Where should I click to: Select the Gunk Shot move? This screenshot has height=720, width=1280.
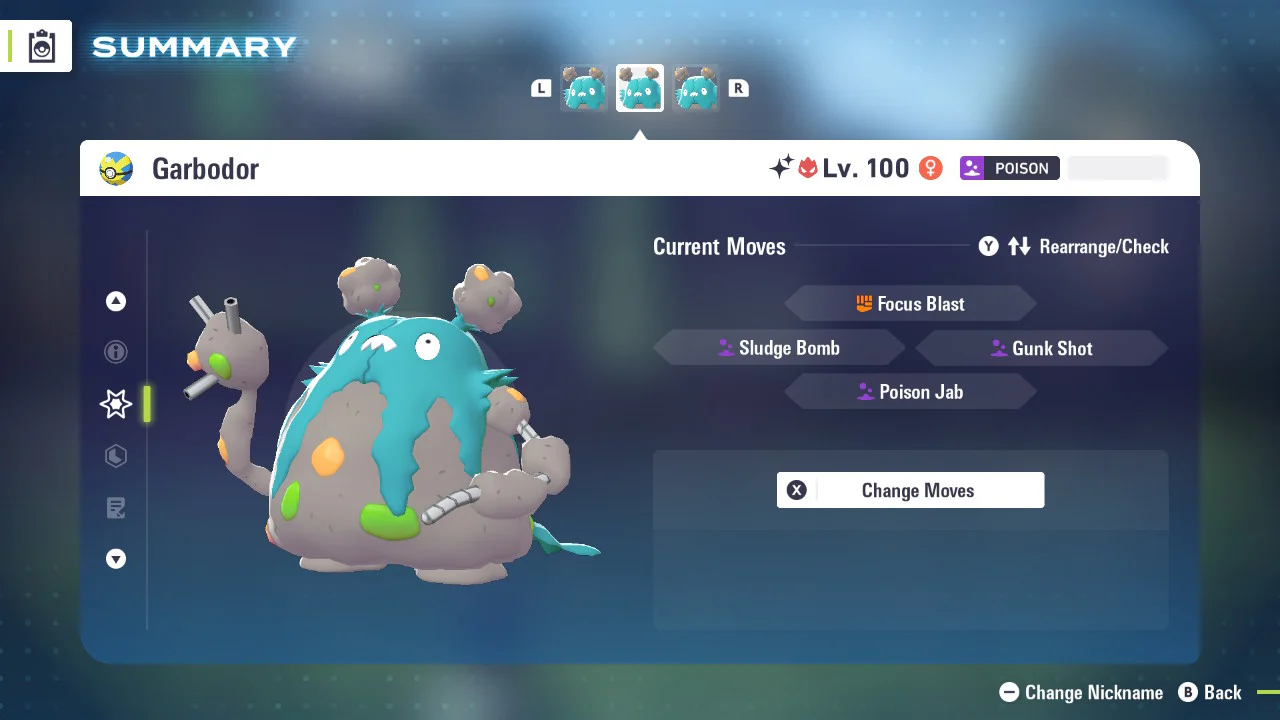[1041, 348]
